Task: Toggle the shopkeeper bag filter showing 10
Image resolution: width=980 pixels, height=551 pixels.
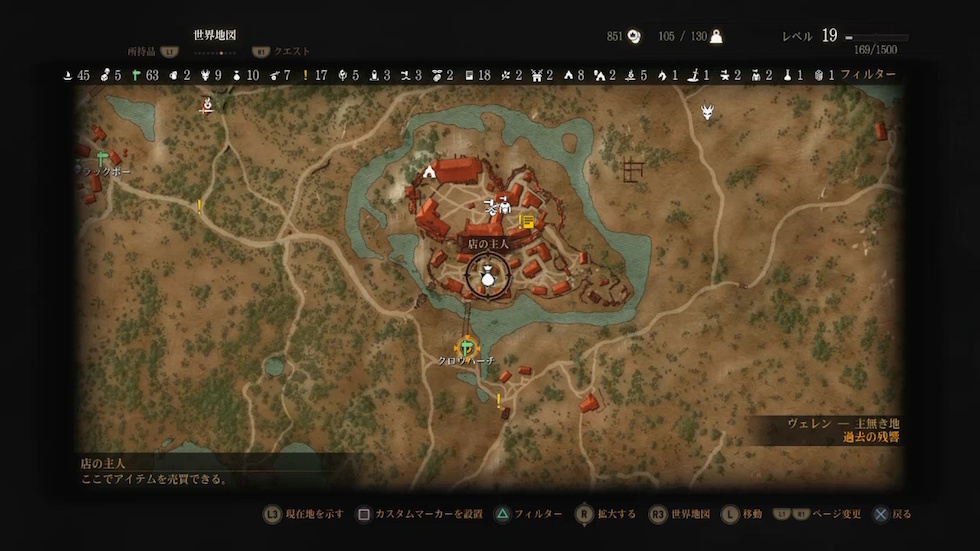Action: (236, 75)
